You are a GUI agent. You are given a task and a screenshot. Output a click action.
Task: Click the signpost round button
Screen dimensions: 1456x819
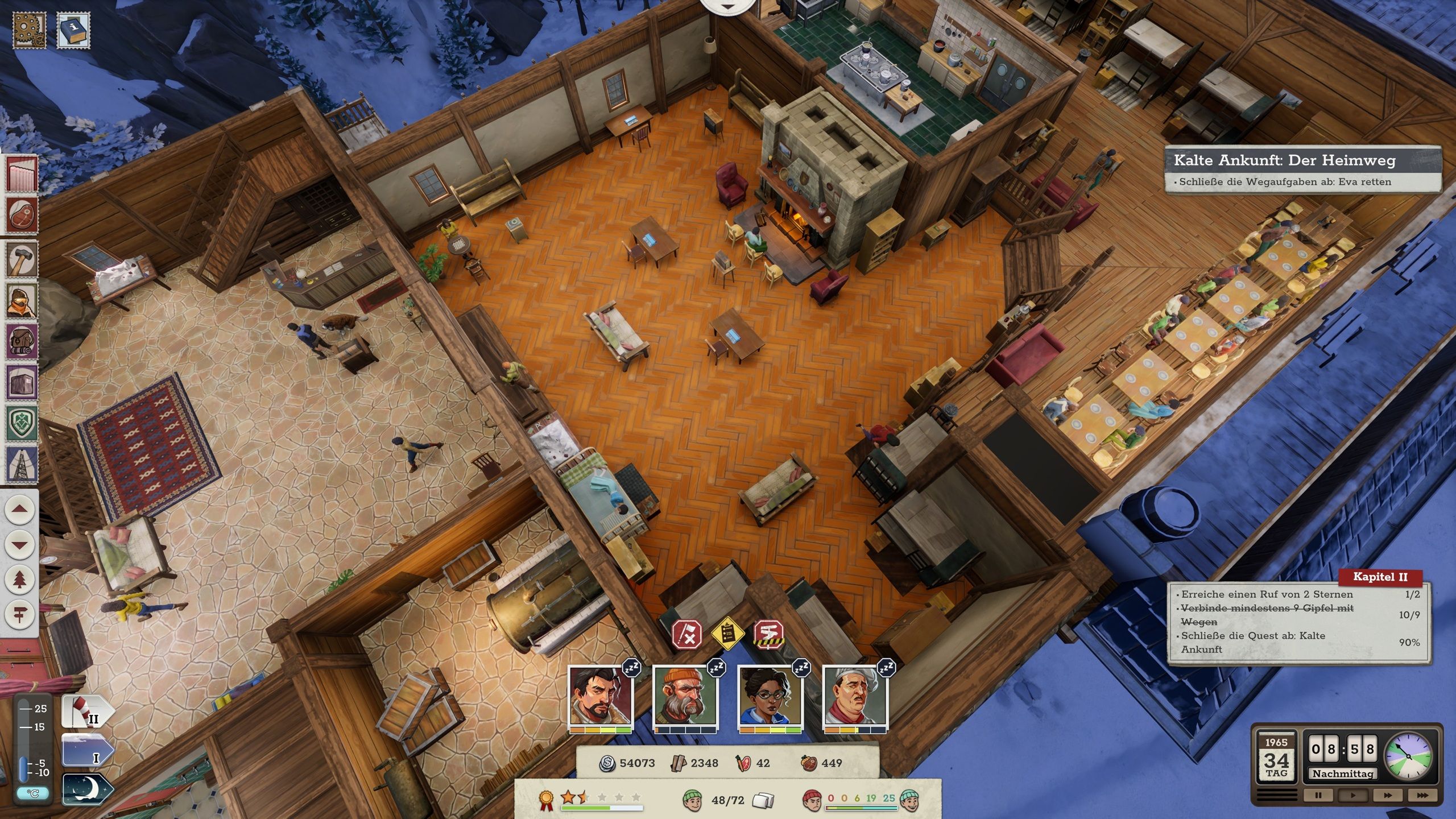tap(20, 615)
